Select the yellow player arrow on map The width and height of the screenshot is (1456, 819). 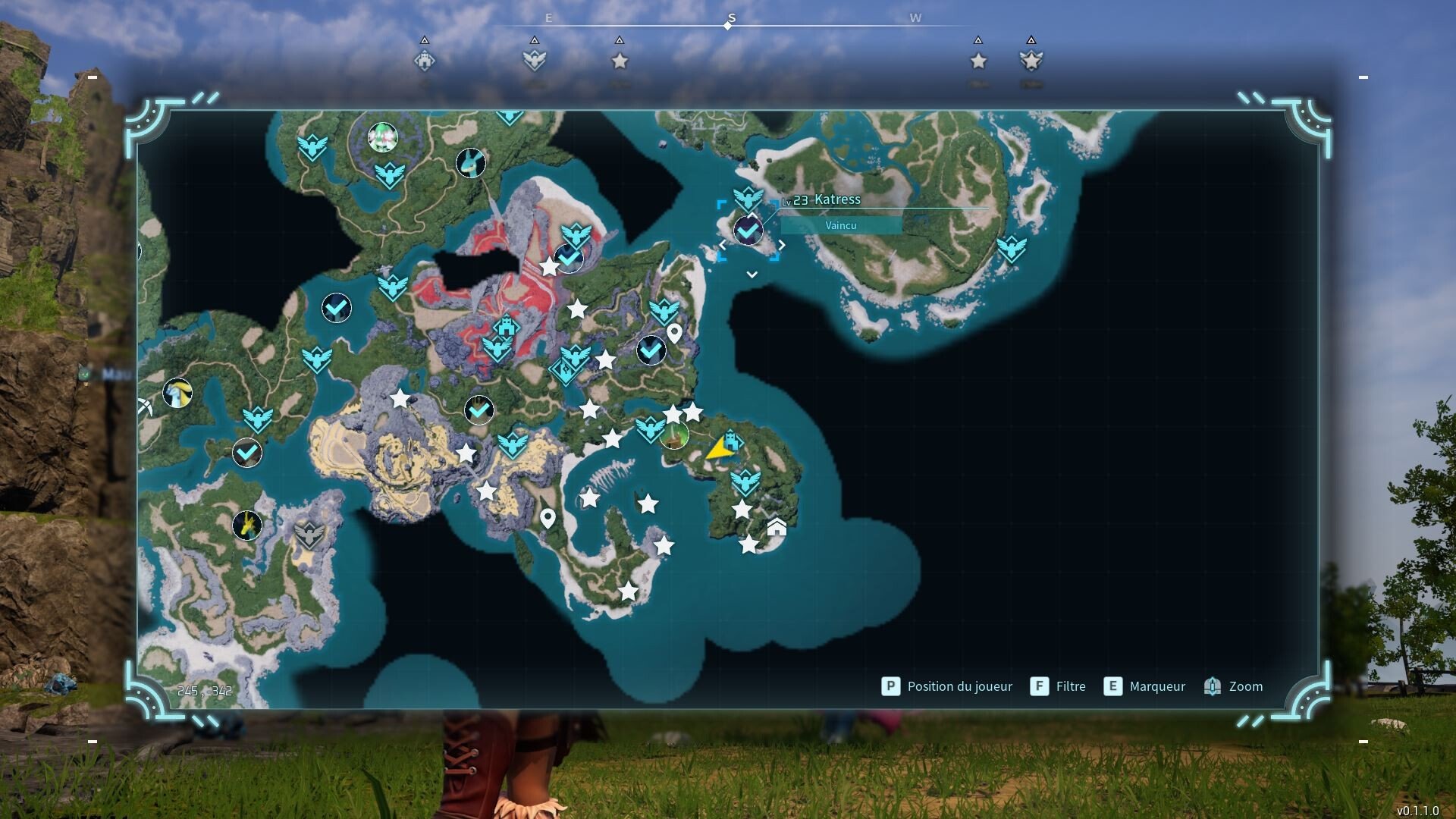[x=717, y=450]
